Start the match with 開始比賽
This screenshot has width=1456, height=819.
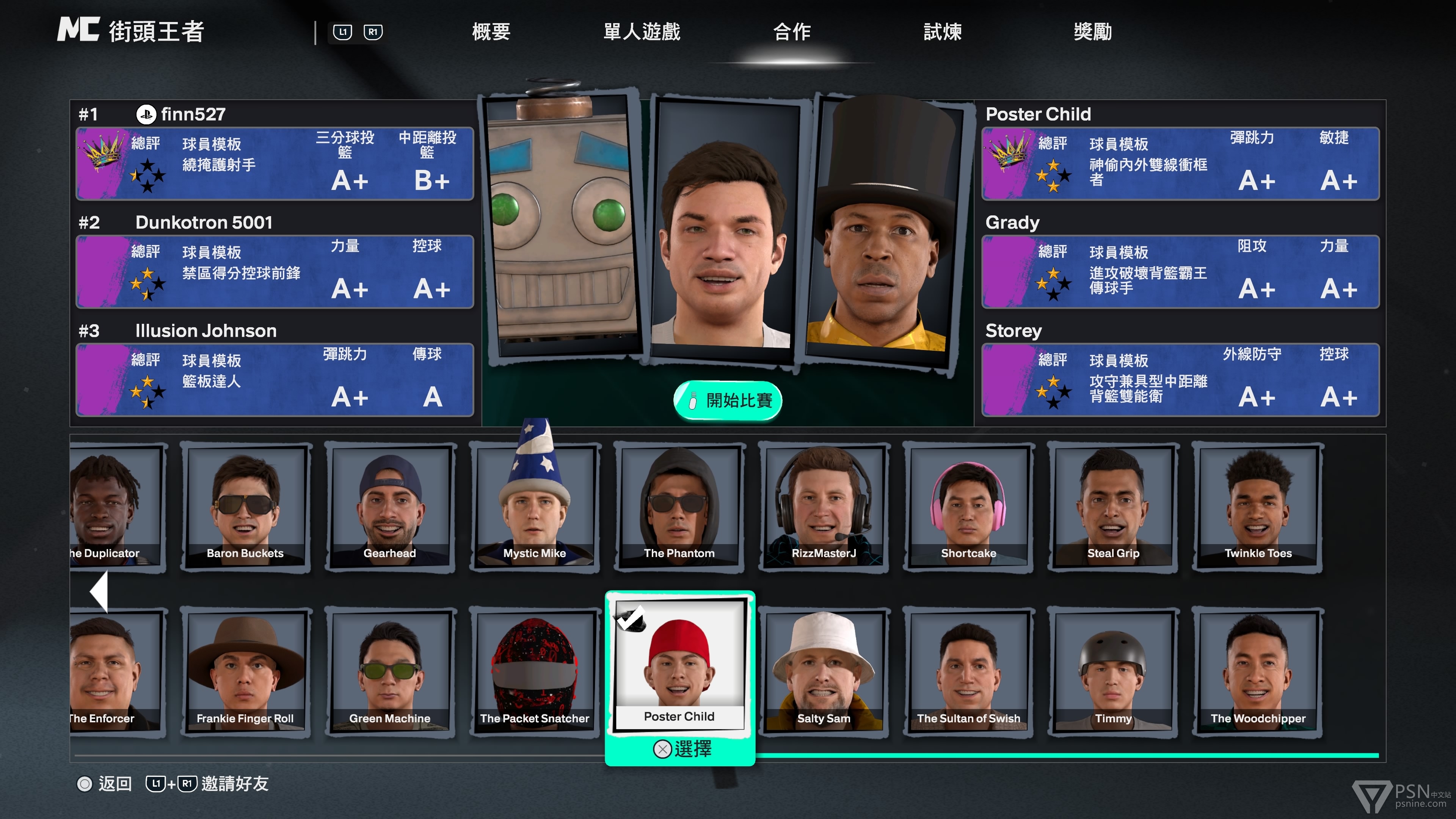tap(728, 401)
